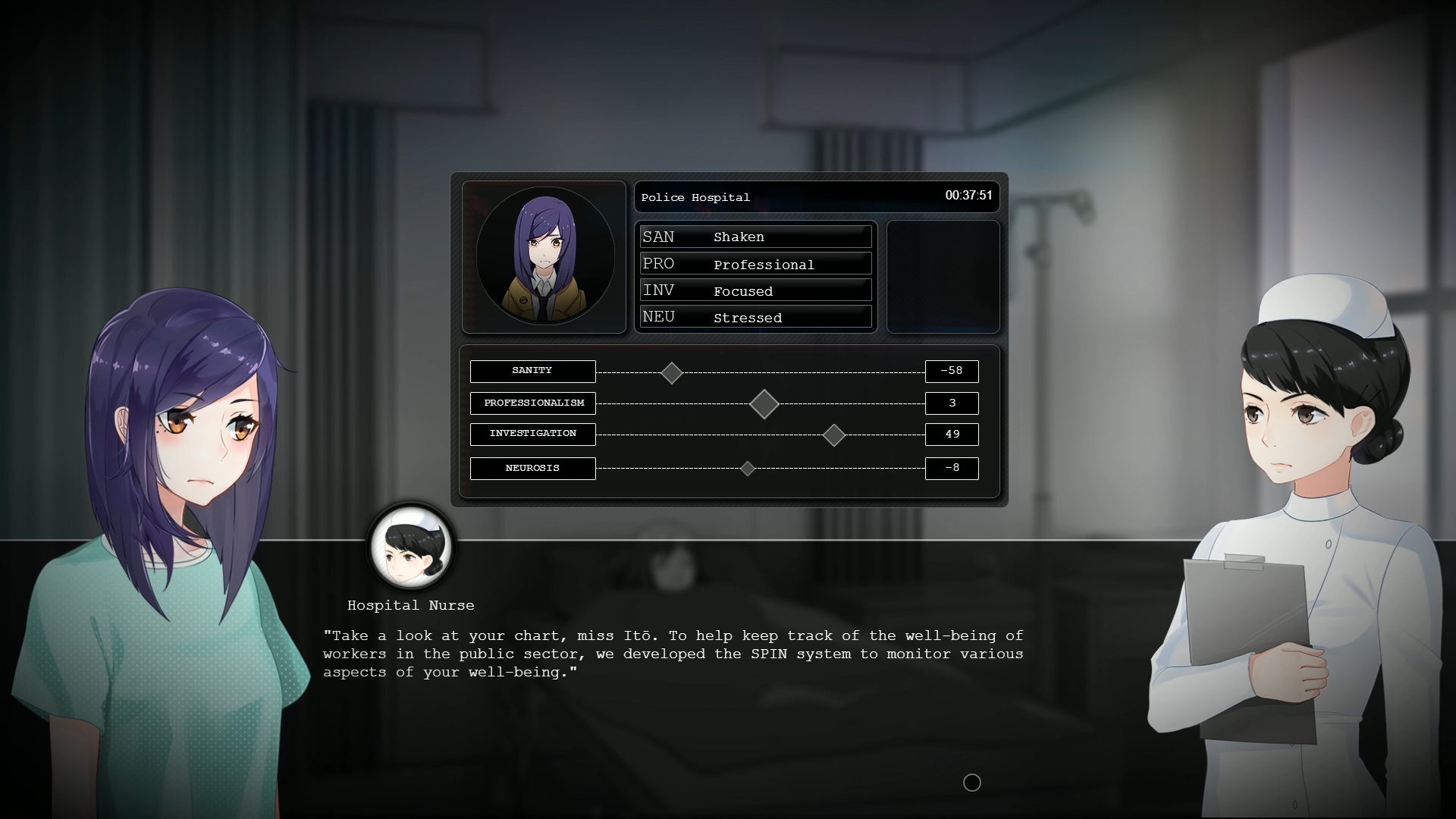Click the Investigation slider diamond marker
Screen dimensions: 1456x819
coord(834,436)
